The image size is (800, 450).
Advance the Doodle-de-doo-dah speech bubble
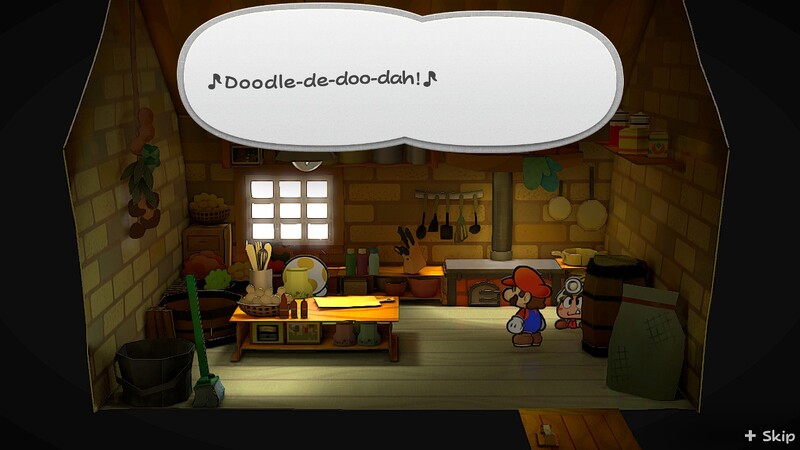(x=400, y=80)
